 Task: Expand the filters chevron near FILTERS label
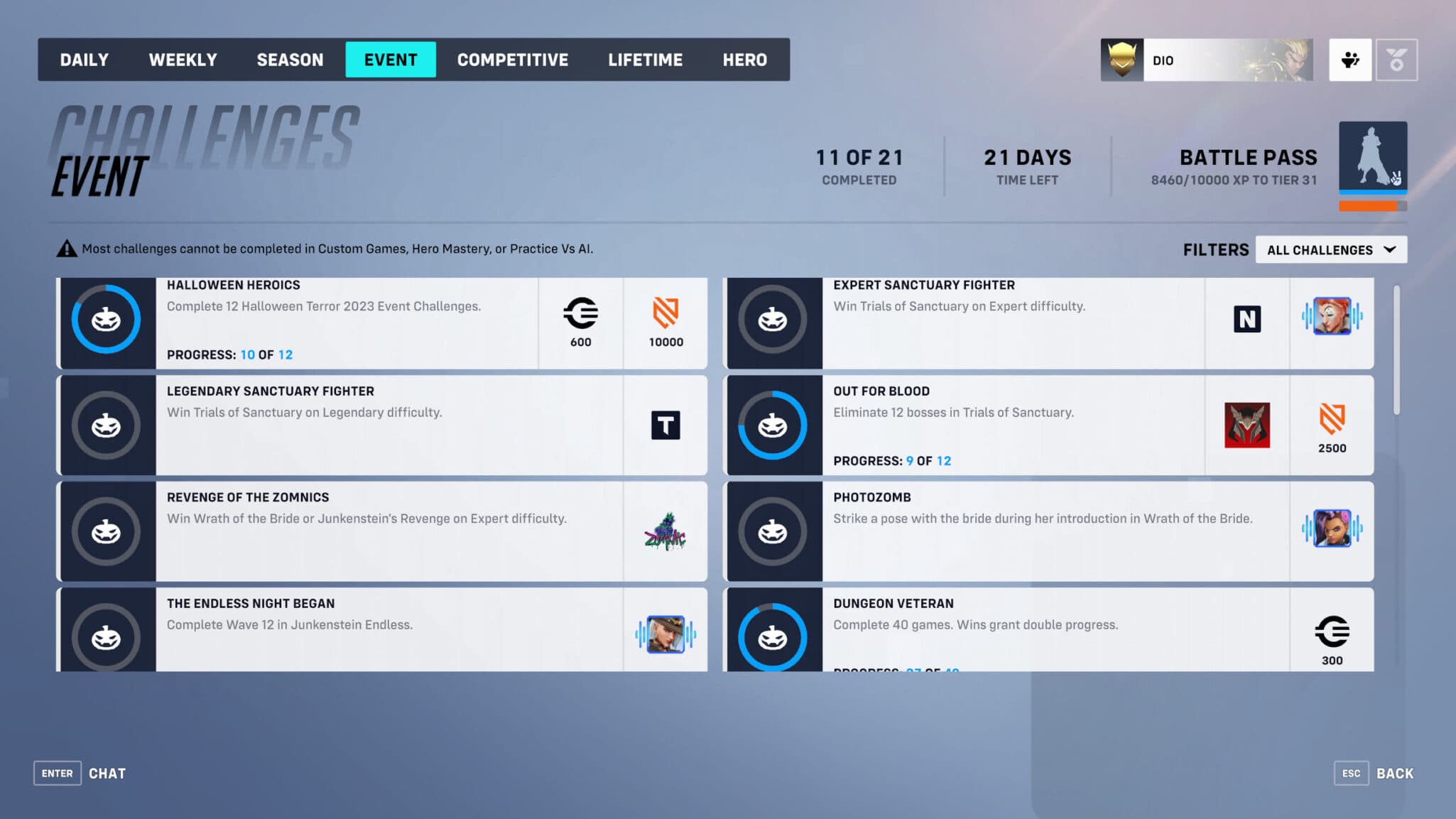[x=1390, y=249]
